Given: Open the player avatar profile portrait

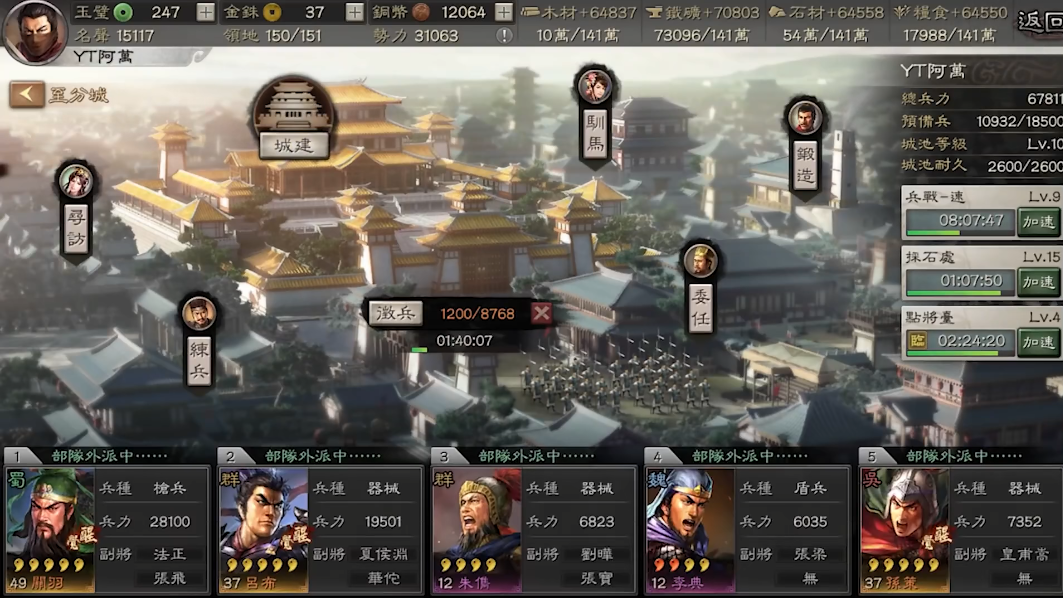Looking at the screenshot, I should click(x=35, y=32).
